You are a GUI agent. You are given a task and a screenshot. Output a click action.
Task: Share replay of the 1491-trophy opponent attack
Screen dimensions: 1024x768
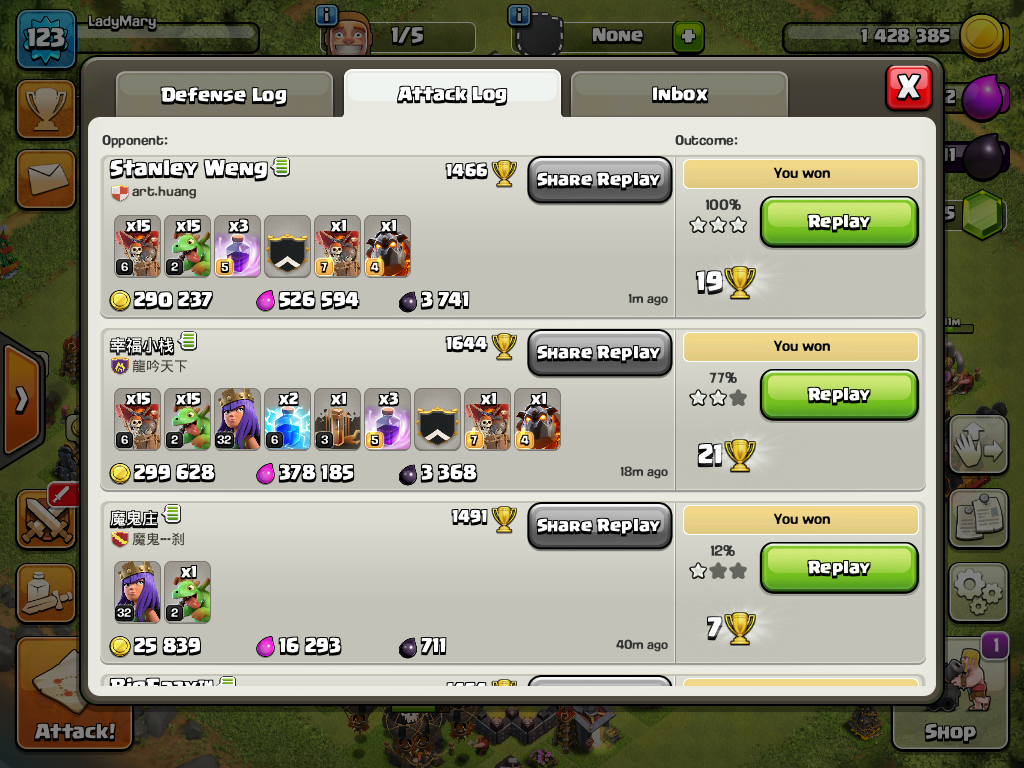599,526
